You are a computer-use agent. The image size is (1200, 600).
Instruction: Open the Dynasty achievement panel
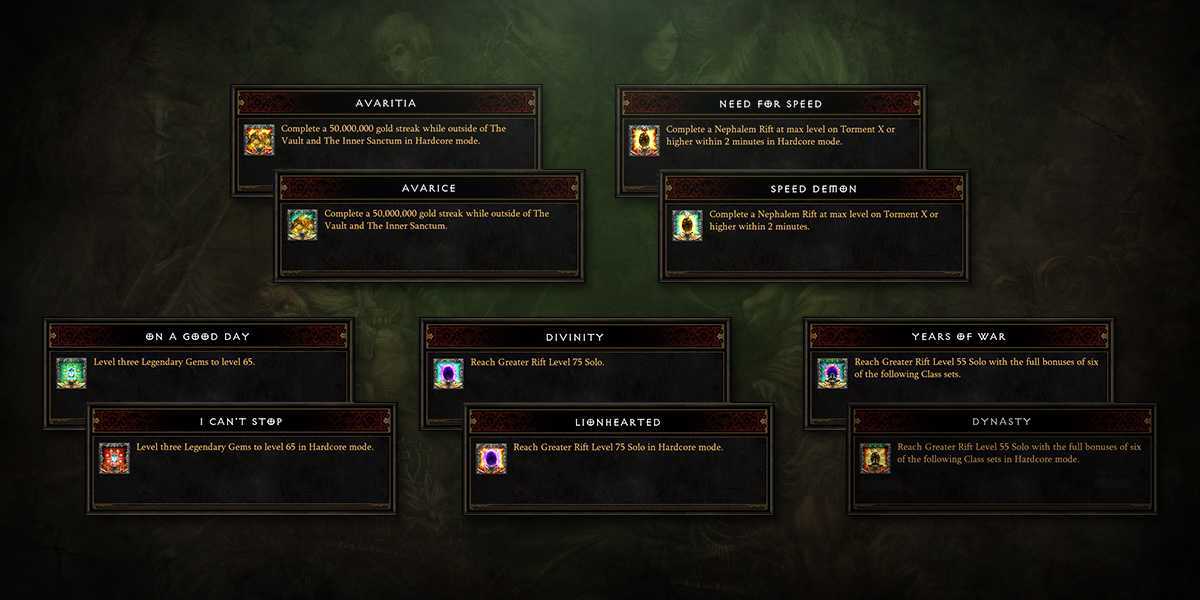click(1001, 421)
